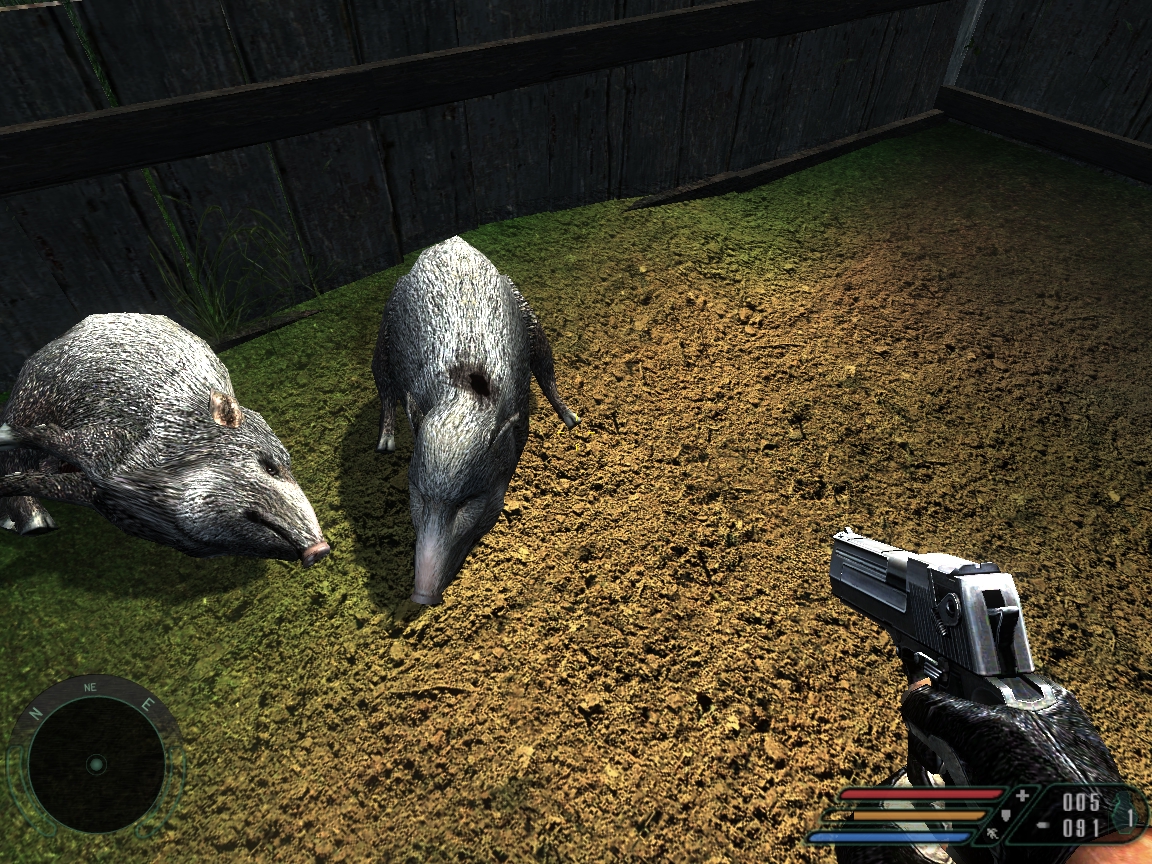This screenshot has width=1152, height=864.
Task: Click the bullet ammo icon
Action: click(1043, 825)
